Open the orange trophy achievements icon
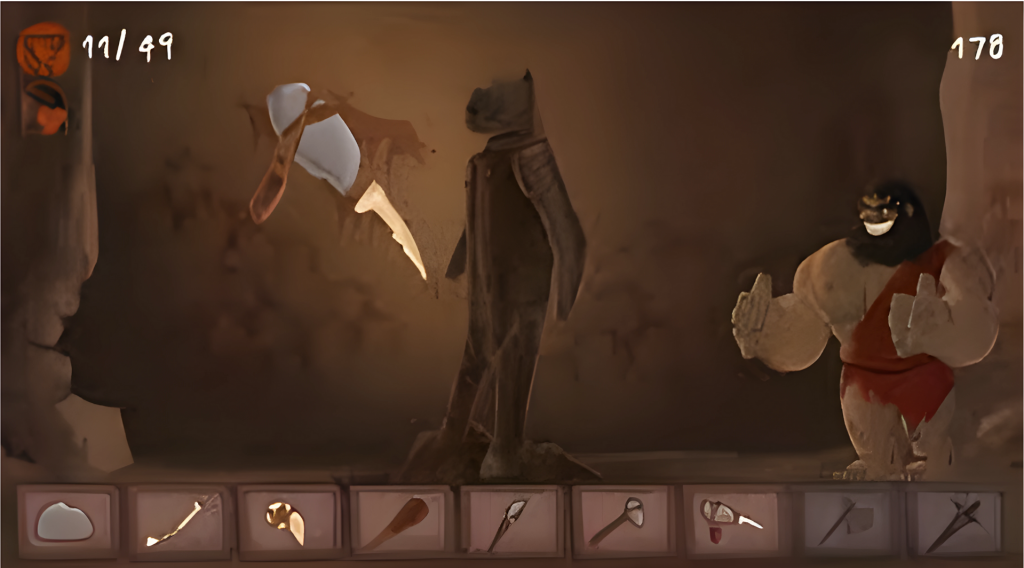1024x568 pixels. (x=44, y=50)
